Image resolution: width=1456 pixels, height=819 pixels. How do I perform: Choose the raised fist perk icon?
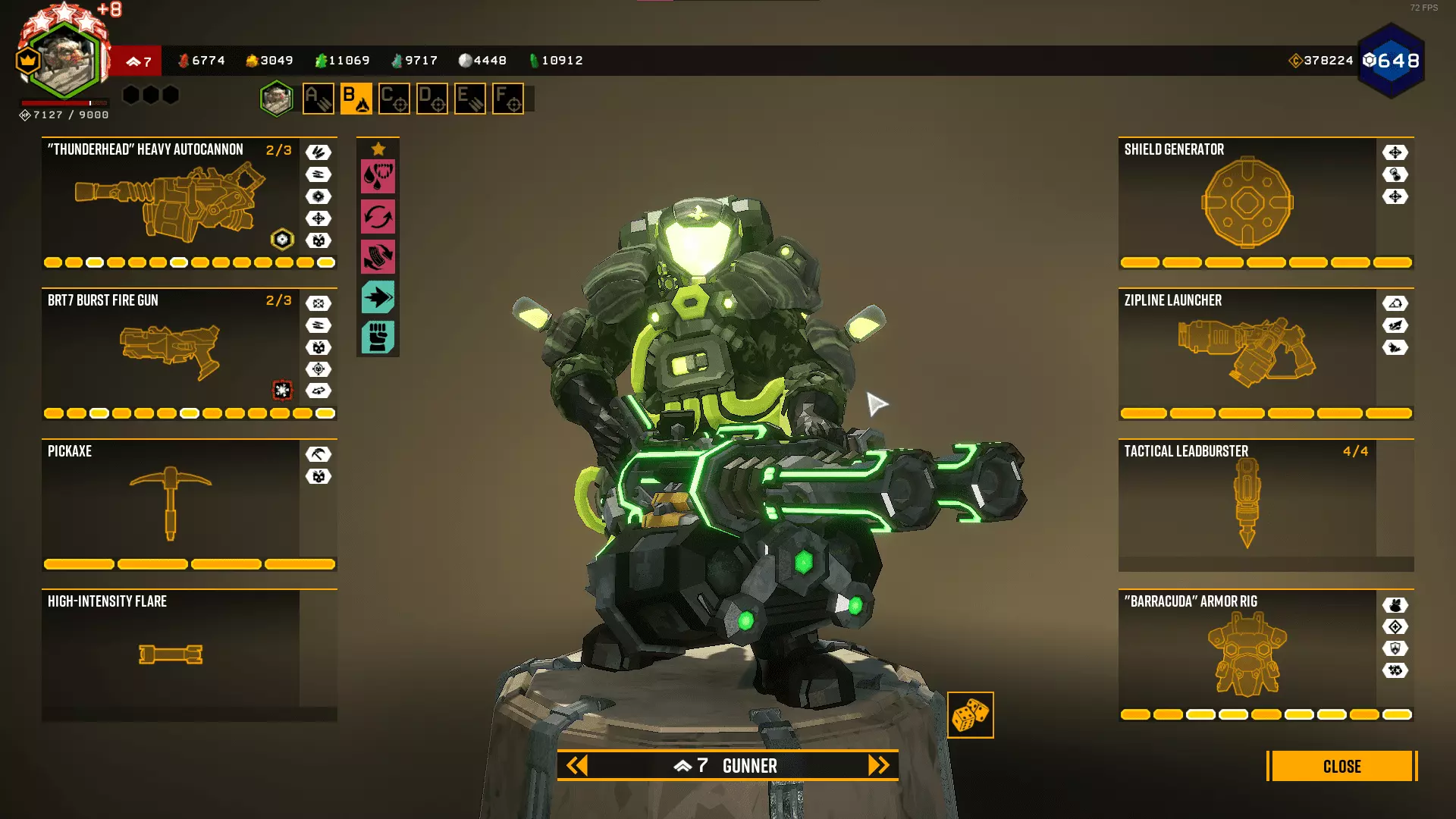coord(378,337)
